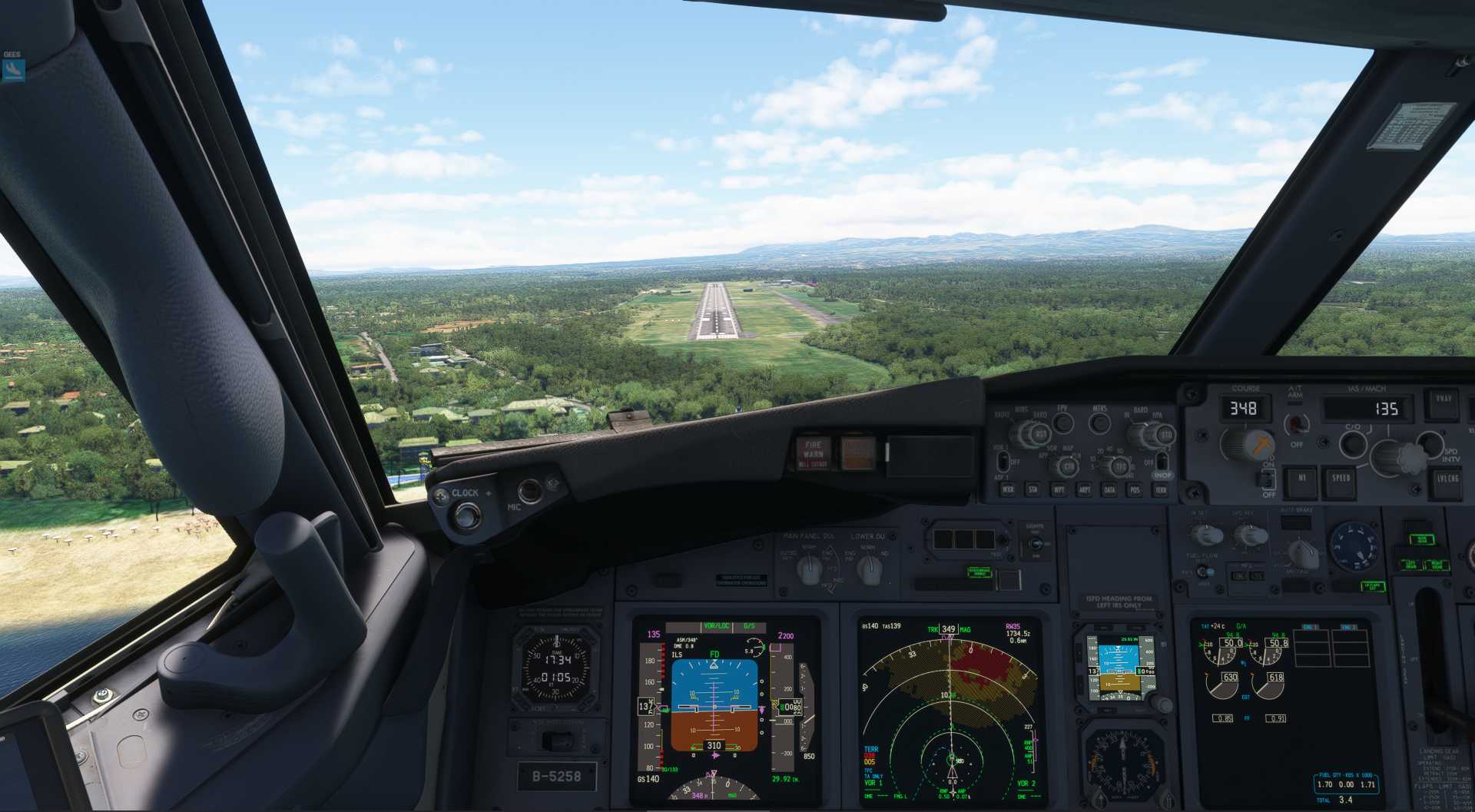Click the C/O speed changeover button

pos(1353,443)
